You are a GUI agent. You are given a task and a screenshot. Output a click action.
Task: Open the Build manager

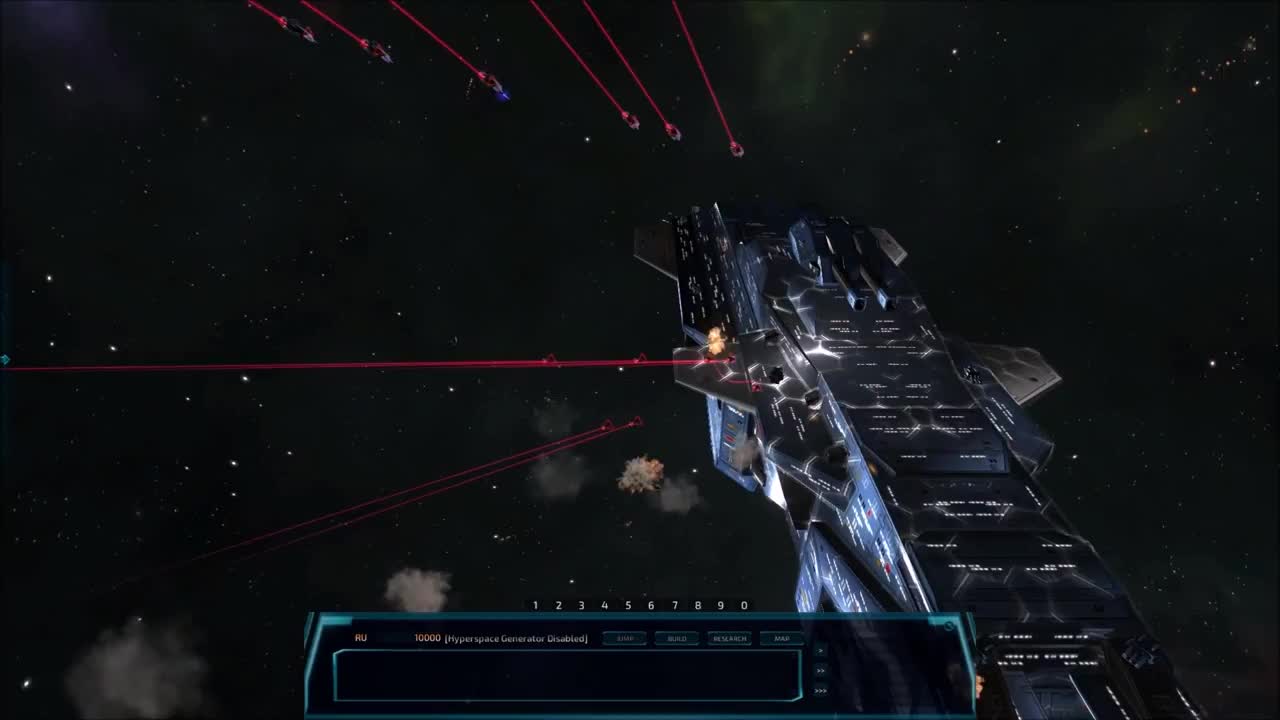[x=677, y=637]
